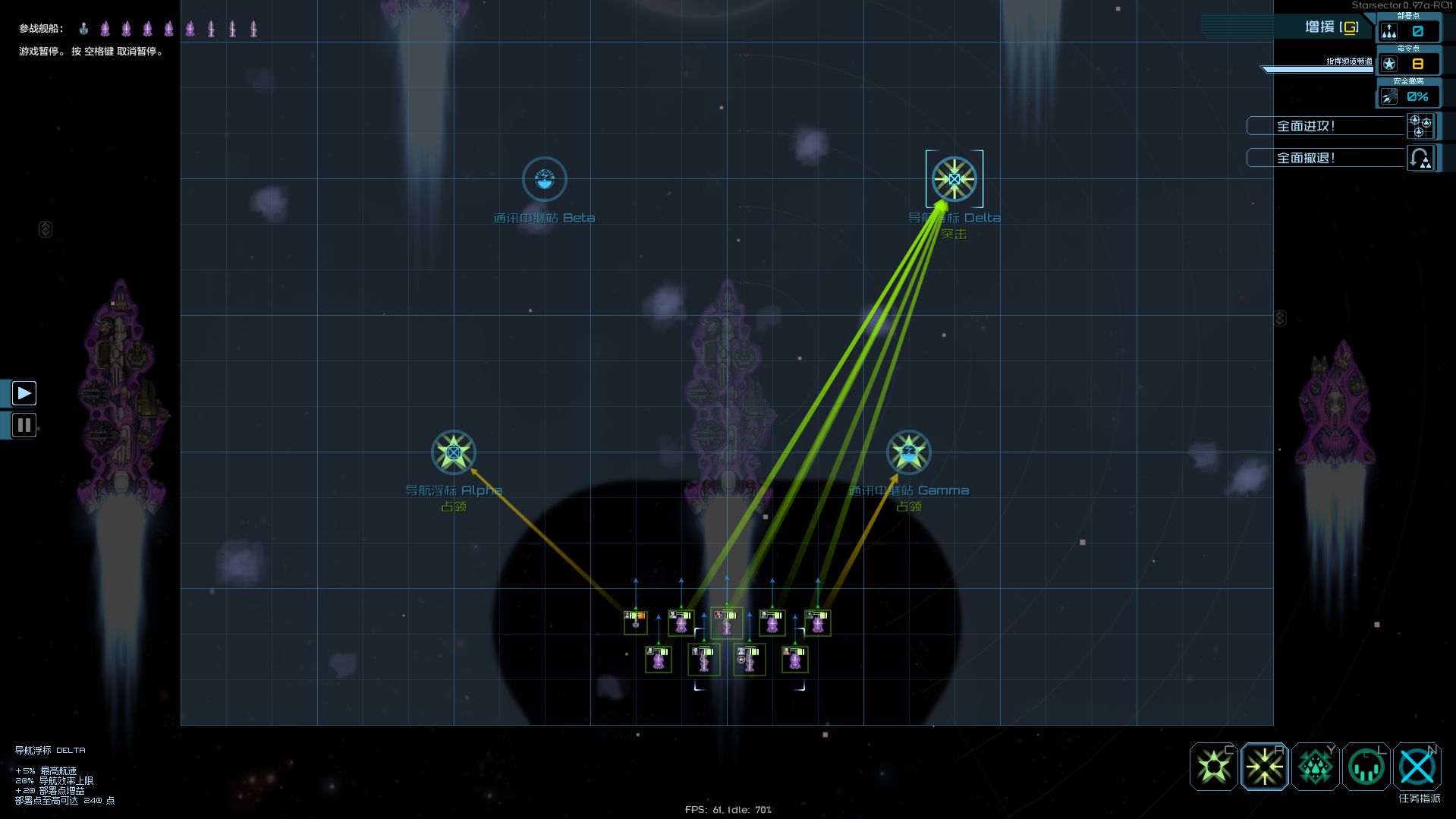Click the 导航浮标 Delta objective marker
The height and width of the screenshot is (819, 1456).
click(954, 178)
